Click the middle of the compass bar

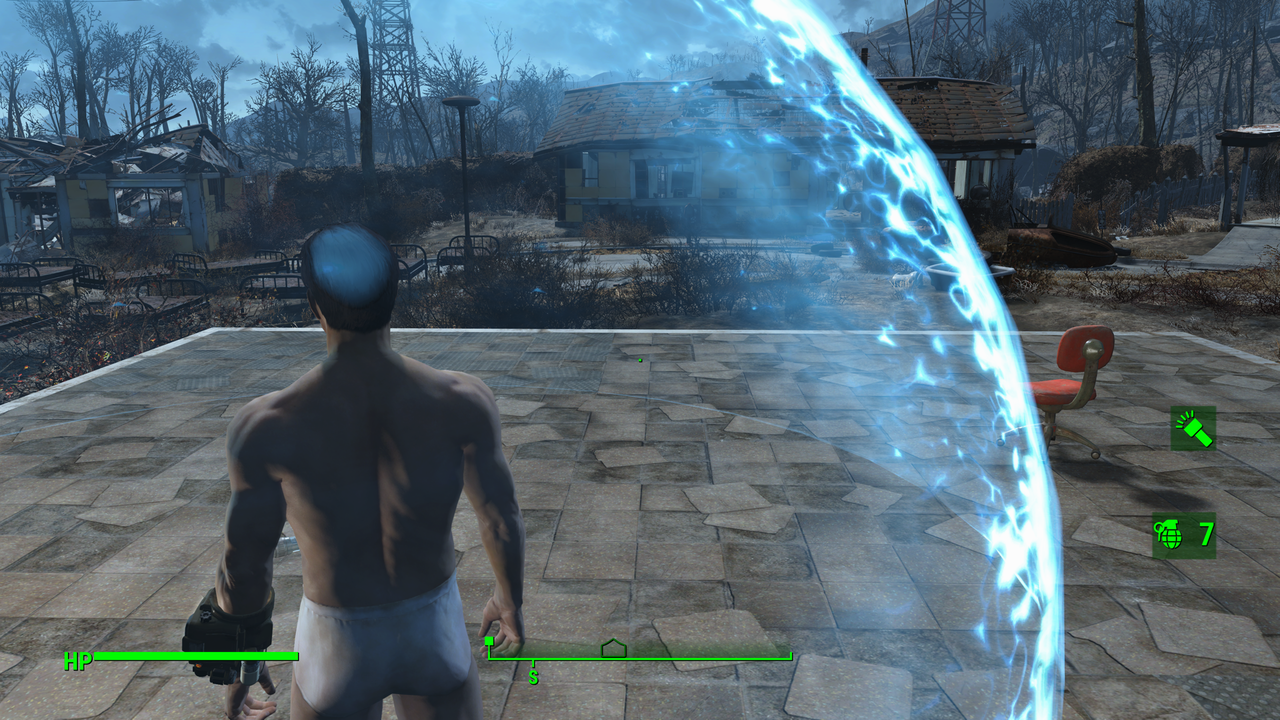640,658
